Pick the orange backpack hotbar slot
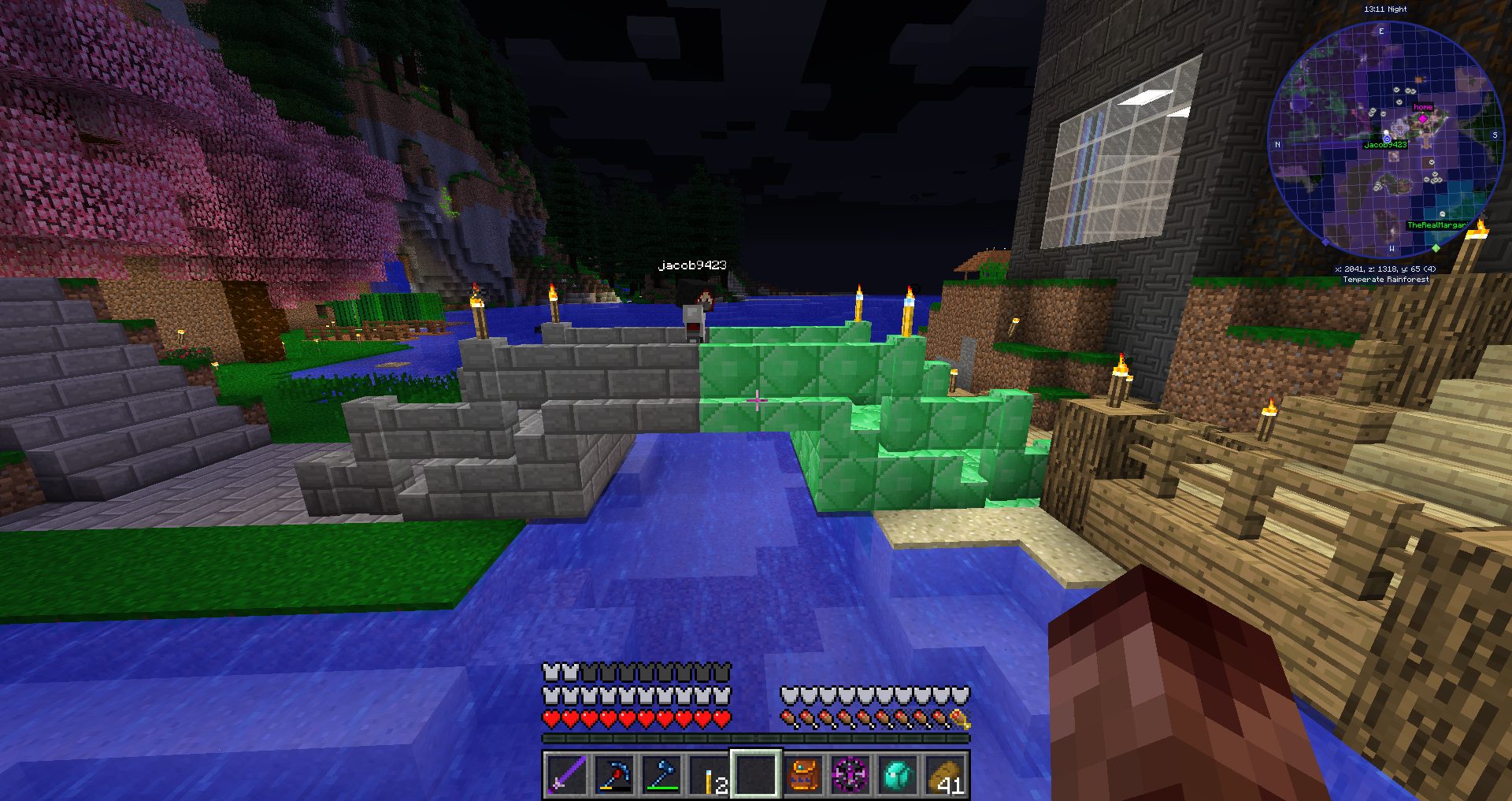Screen dimensions: 1512x801 click(x=803, y=774)
